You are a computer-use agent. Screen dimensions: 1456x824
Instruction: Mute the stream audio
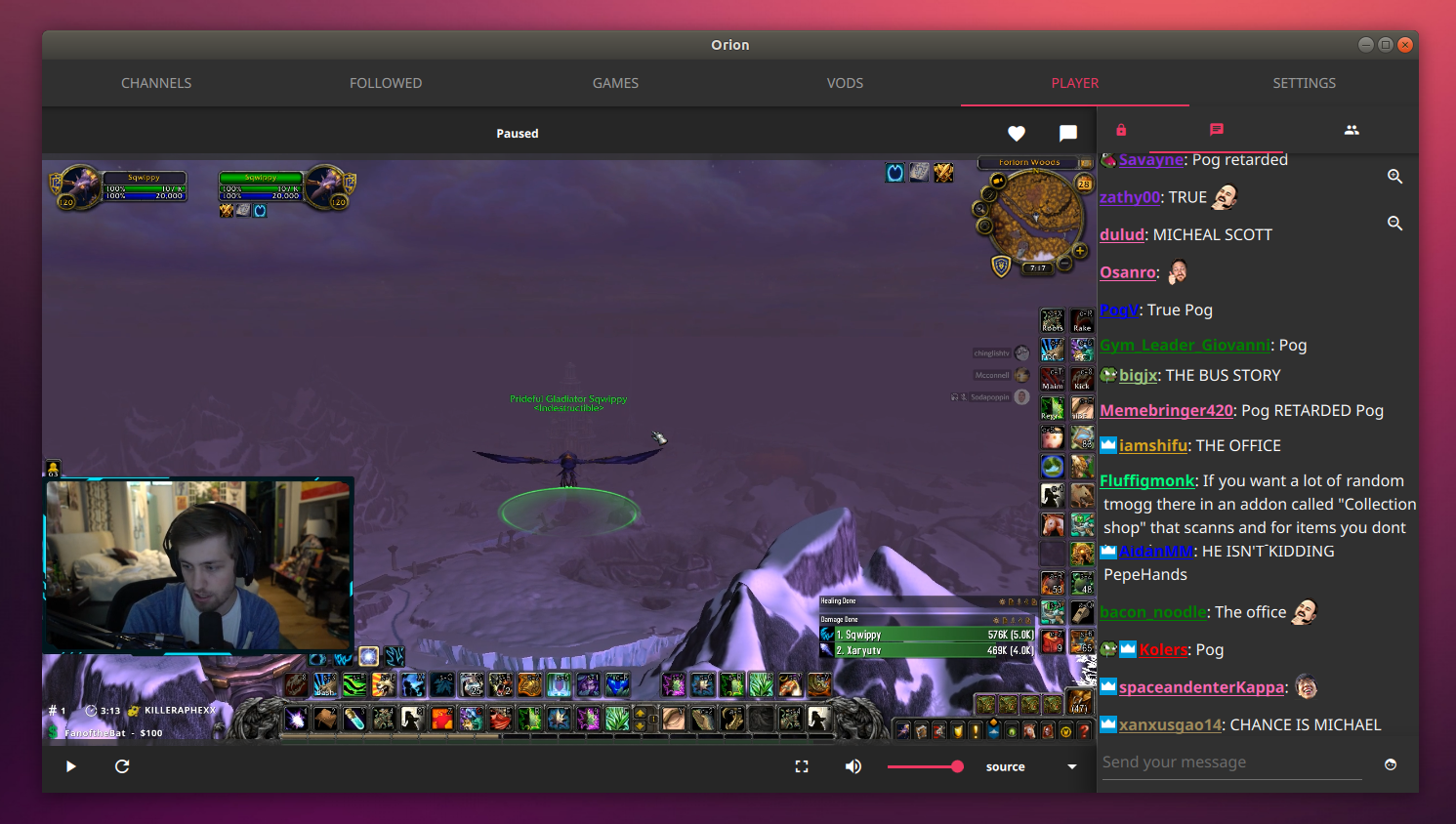point(853,766)
